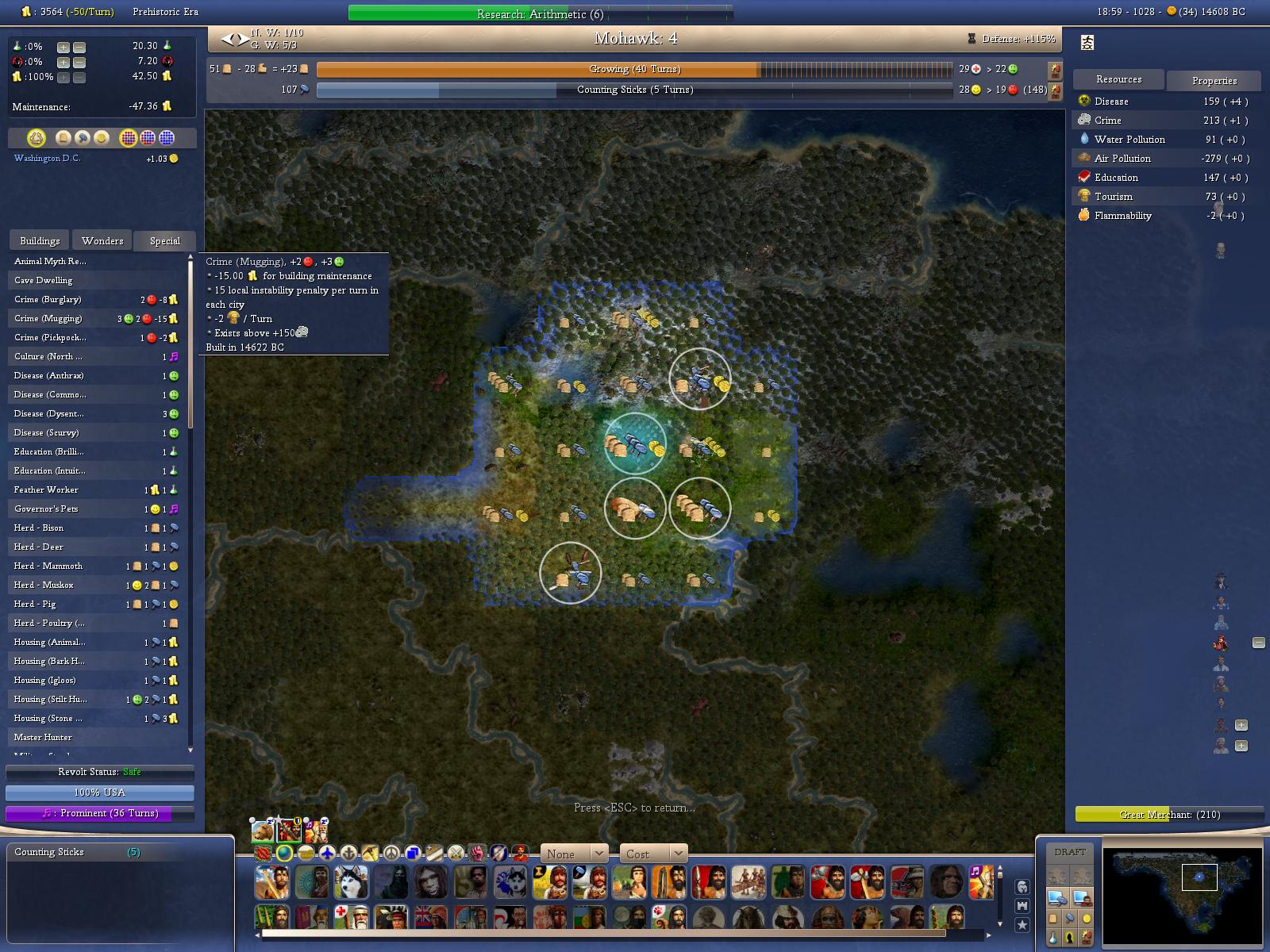The width and height of the screenshot is (1270, 952).
Task: Click the Washington D.C. trade route entry
Action: [48, 158]
